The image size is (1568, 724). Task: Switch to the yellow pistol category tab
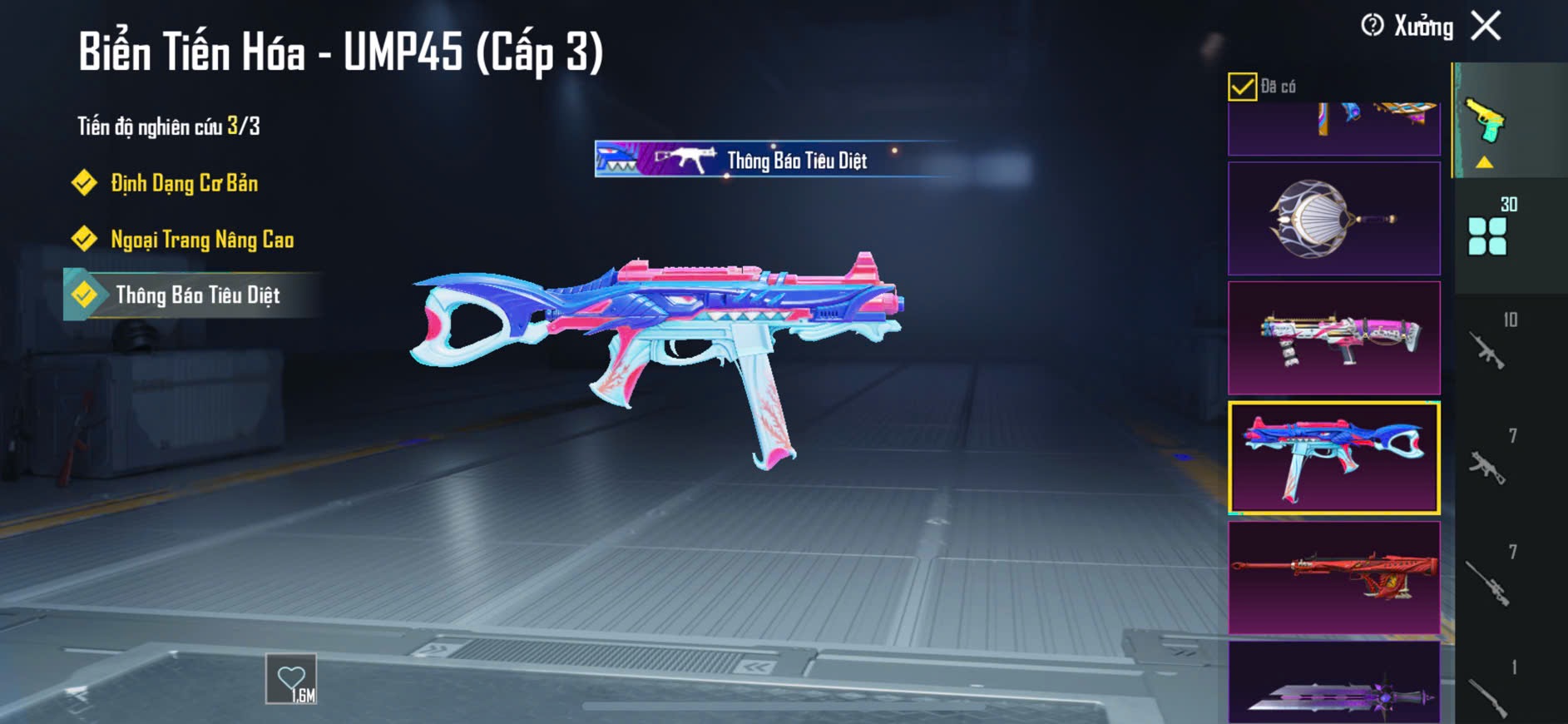1486,123
